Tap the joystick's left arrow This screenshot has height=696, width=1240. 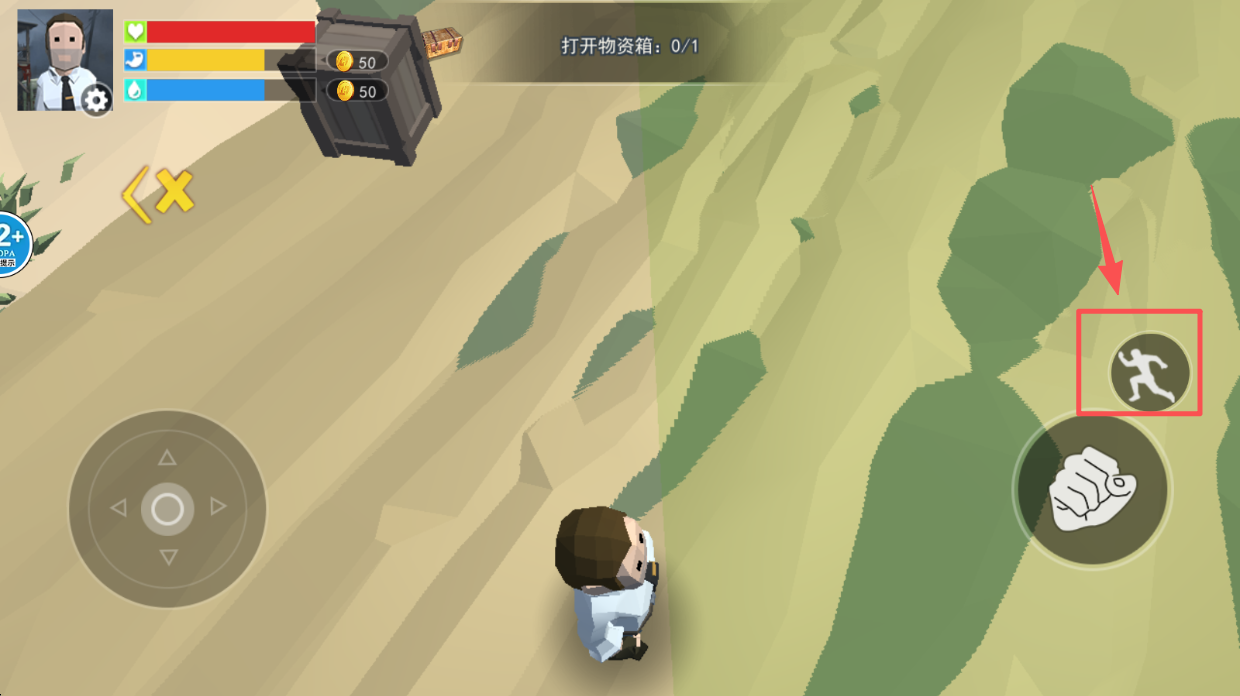tap(118, 508)
